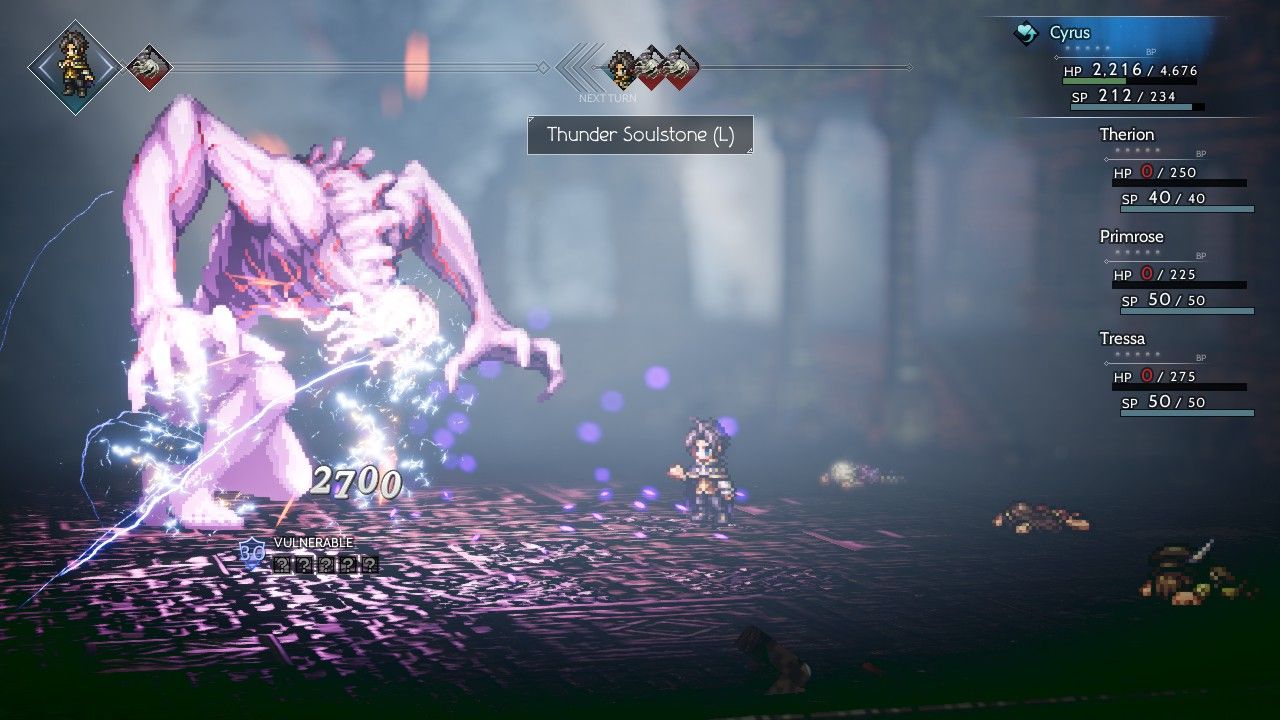Click the enemy icon beside Cyrus's current-turn portrait
1280x720 pixels.
point(150,67)
